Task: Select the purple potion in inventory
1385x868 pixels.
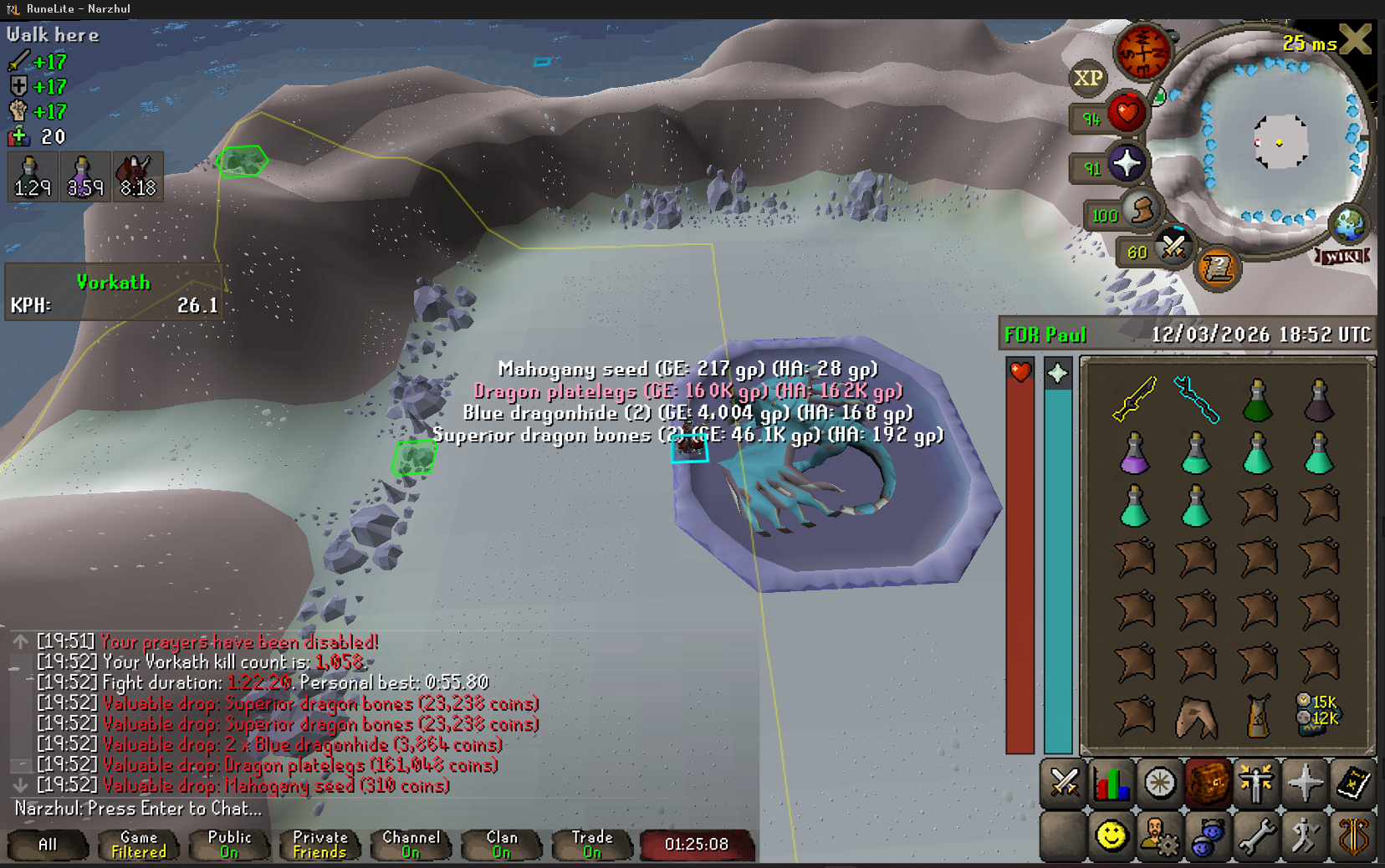Action: (x=1134, y=454)
